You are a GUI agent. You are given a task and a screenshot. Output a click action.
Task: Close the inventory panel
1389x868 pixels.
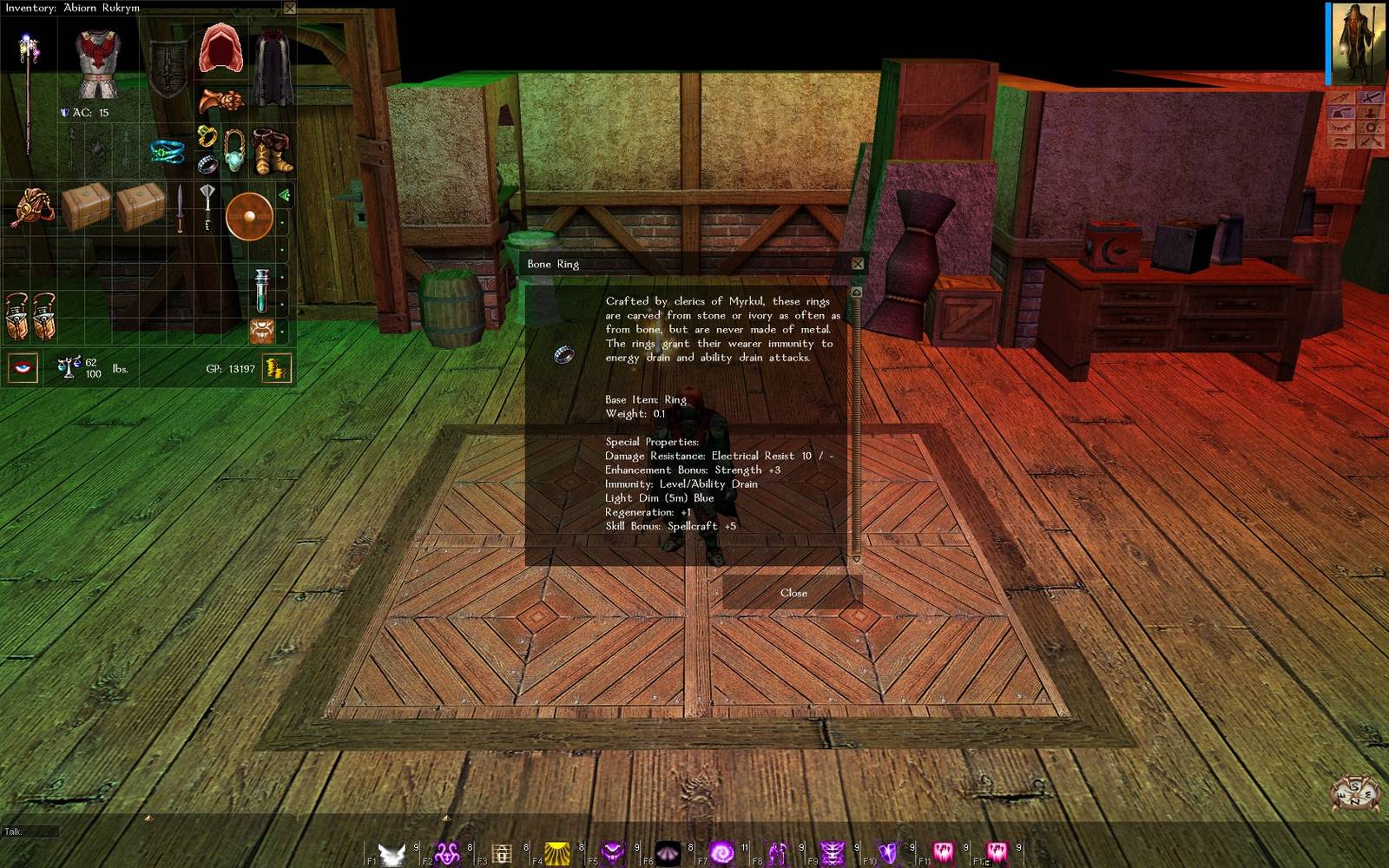(x=290, y=8)
